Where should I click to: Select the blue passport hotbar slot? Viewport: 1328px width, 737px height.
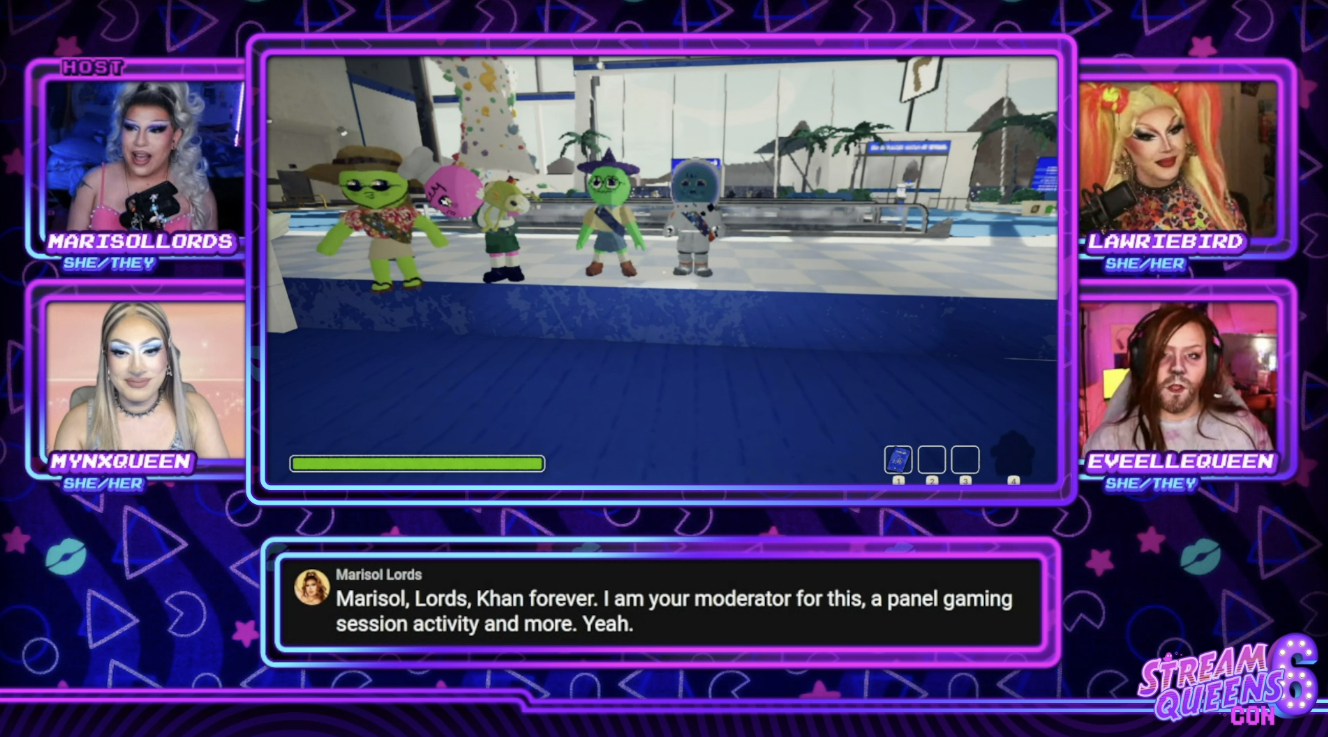898,460
